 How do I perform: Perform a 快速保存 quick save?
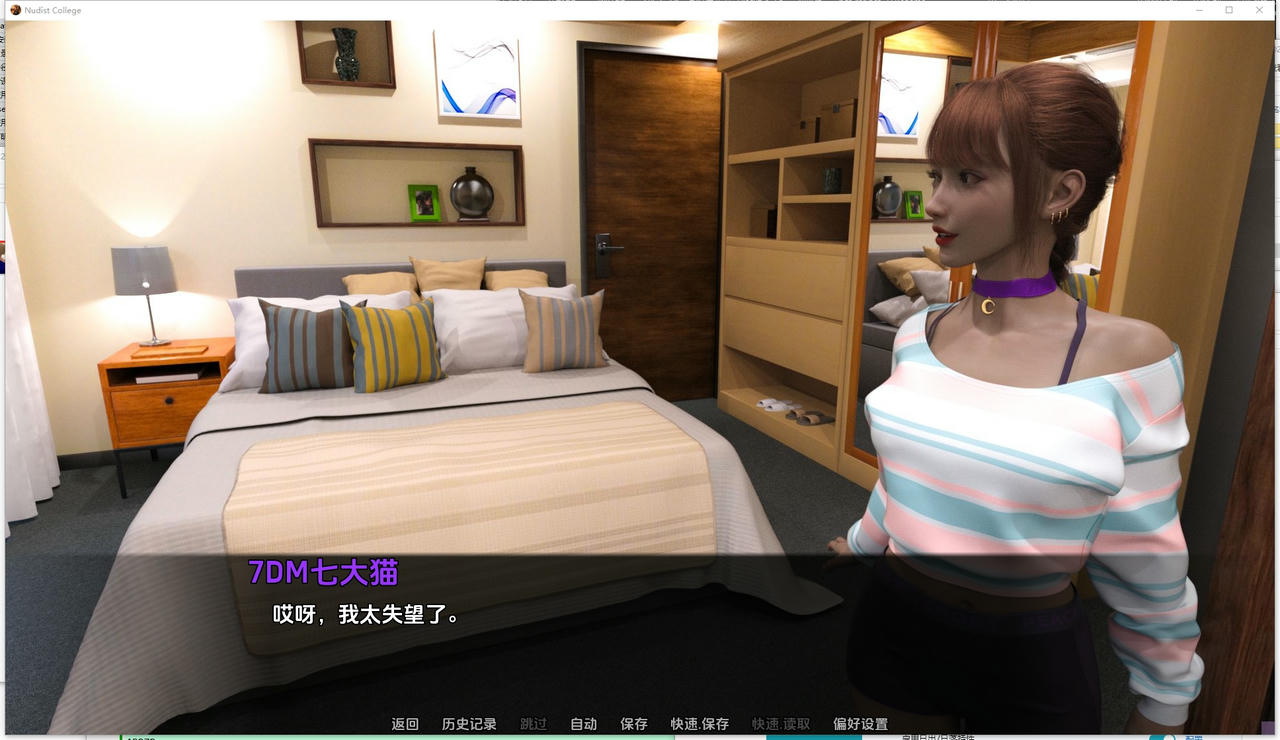point(697,723)
